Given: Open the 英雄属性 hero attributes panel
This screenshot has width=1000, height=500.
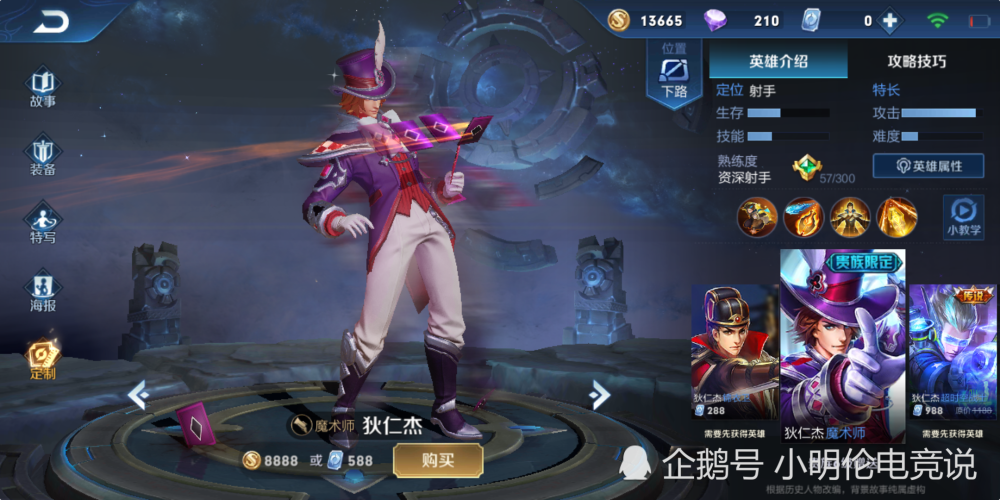Looking at the screenshot, I should [x=928, y=166].
